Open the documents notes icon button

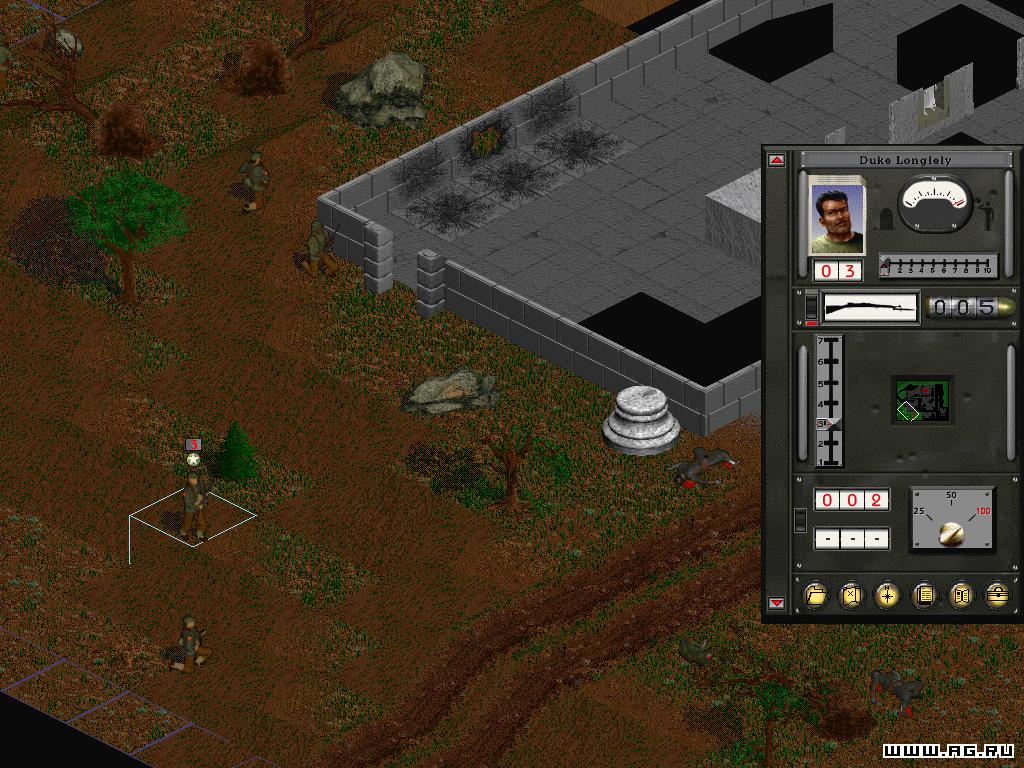point(925,595)
